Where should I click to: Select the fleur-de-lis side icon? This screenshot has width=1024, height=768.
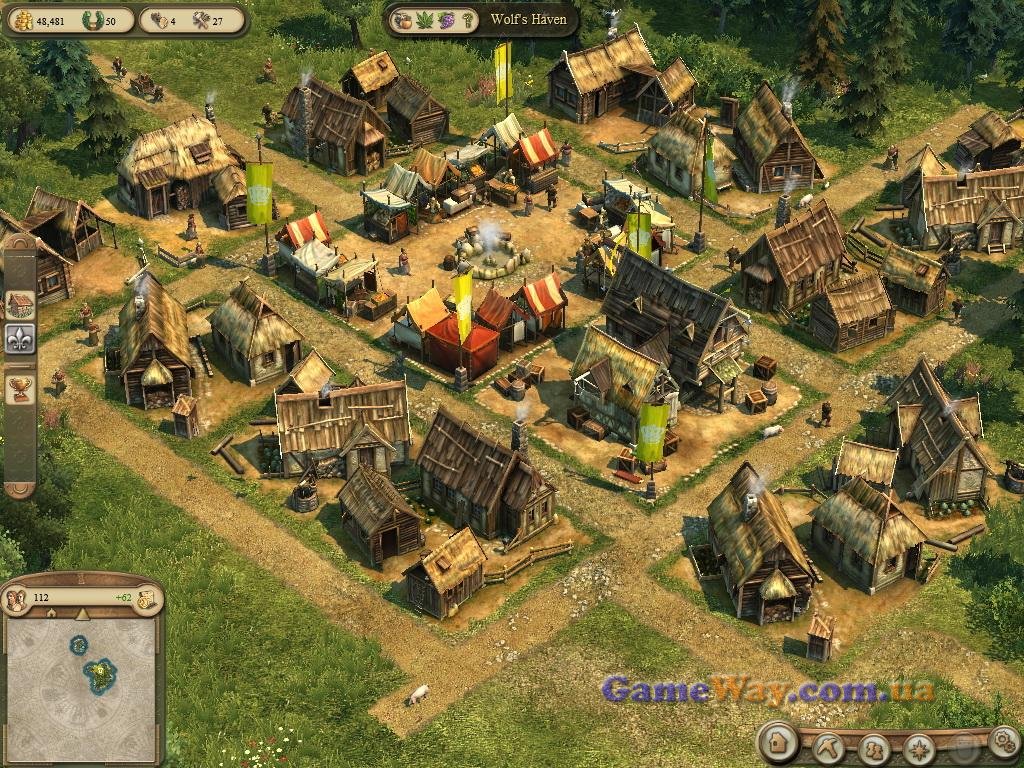20,338
